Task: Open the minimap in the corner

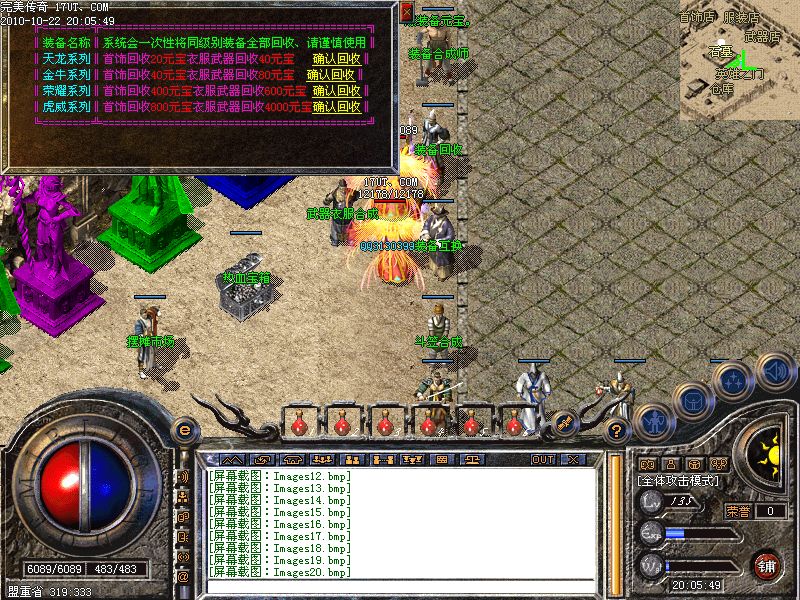Action: click(x=738, y=60)
